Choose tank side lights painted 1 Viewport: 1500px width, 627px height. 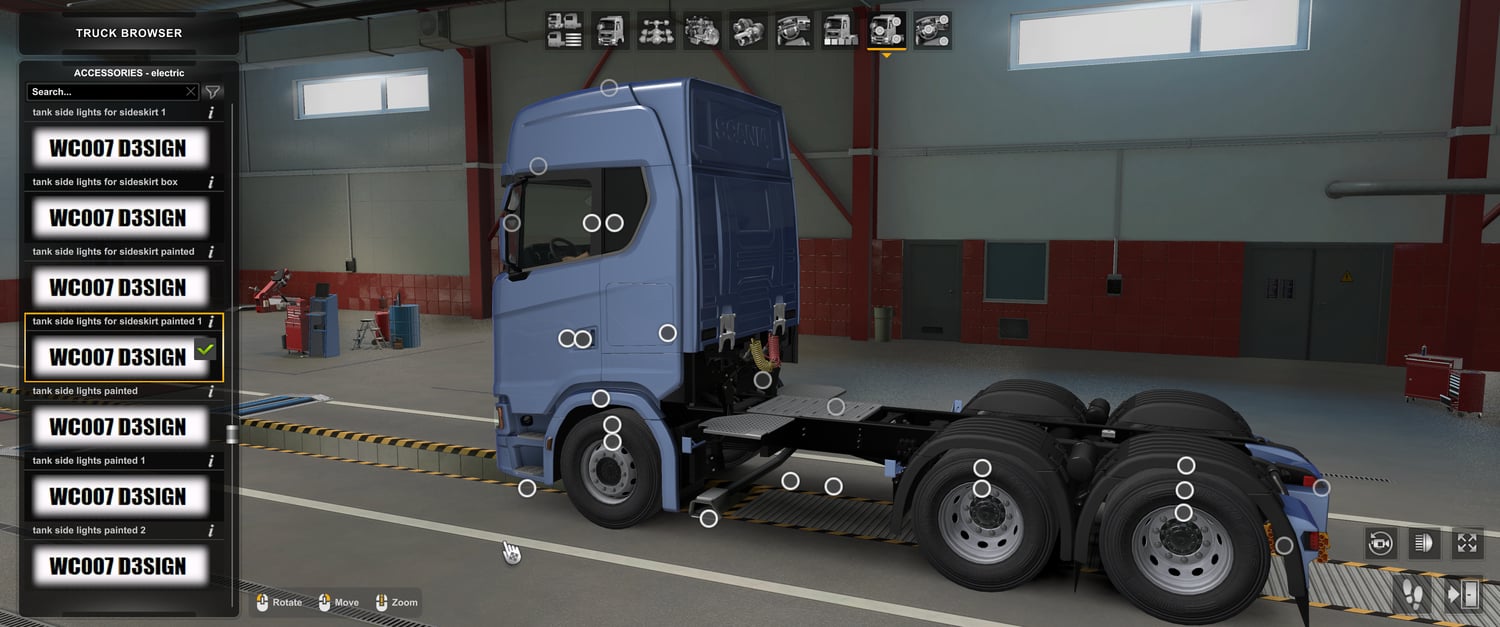point(118,496)
